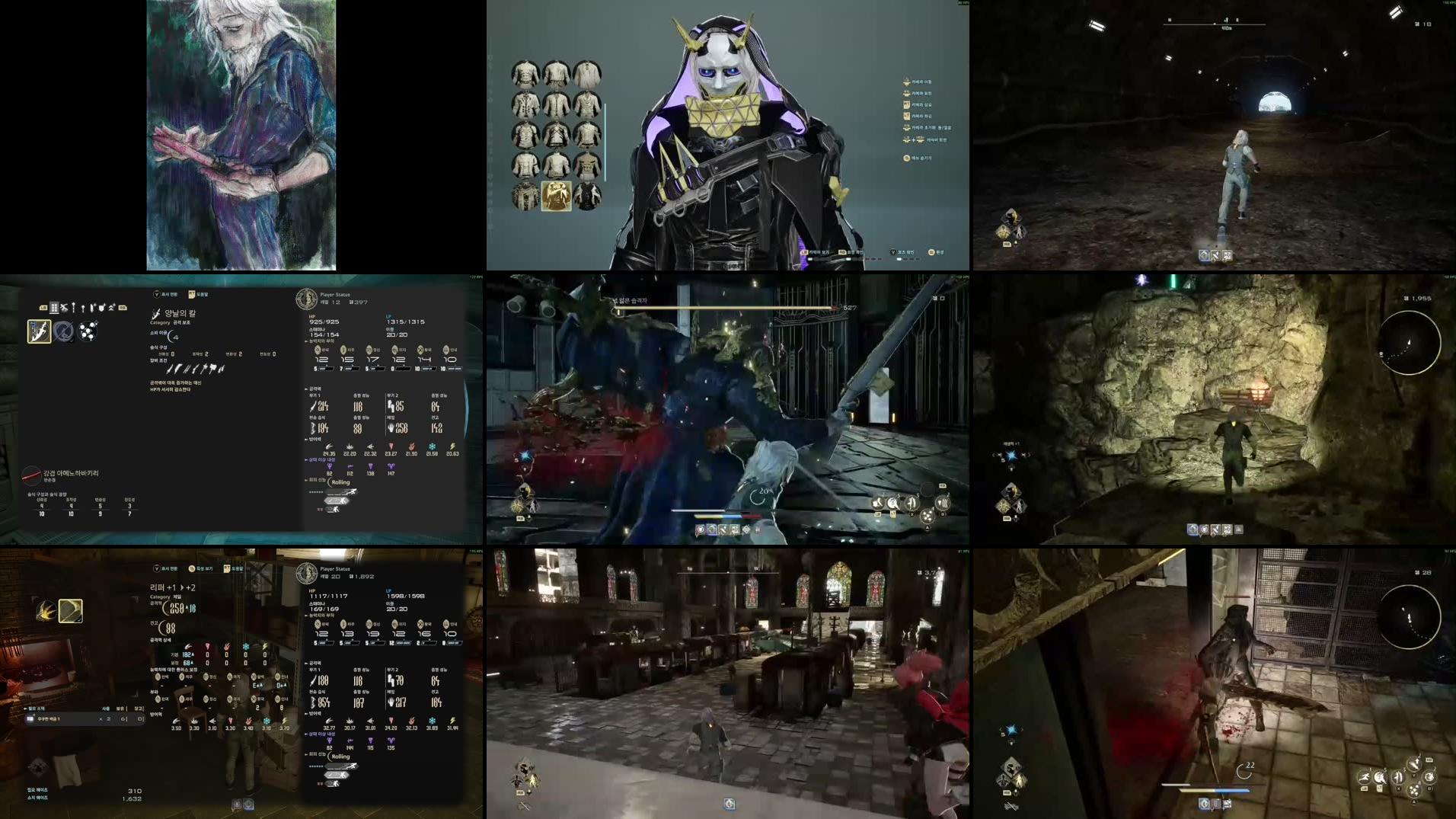The height and width of the screenshot is (819, 1456).
Task: Open the 특성 보기 traits menu option
Action: point(203,568)
